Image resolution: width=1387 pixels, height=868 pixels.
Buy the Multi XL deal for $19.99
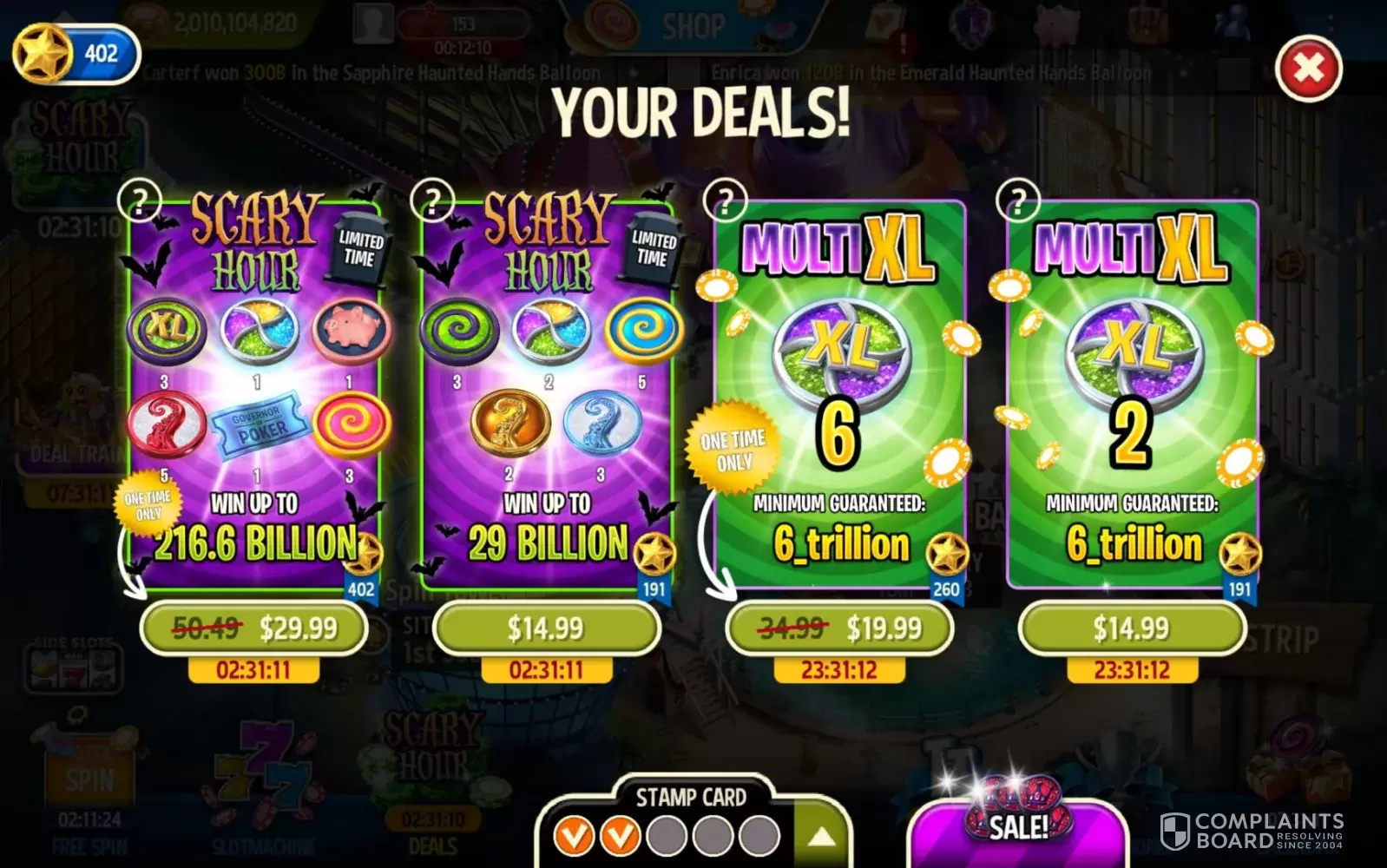(839, 628)
